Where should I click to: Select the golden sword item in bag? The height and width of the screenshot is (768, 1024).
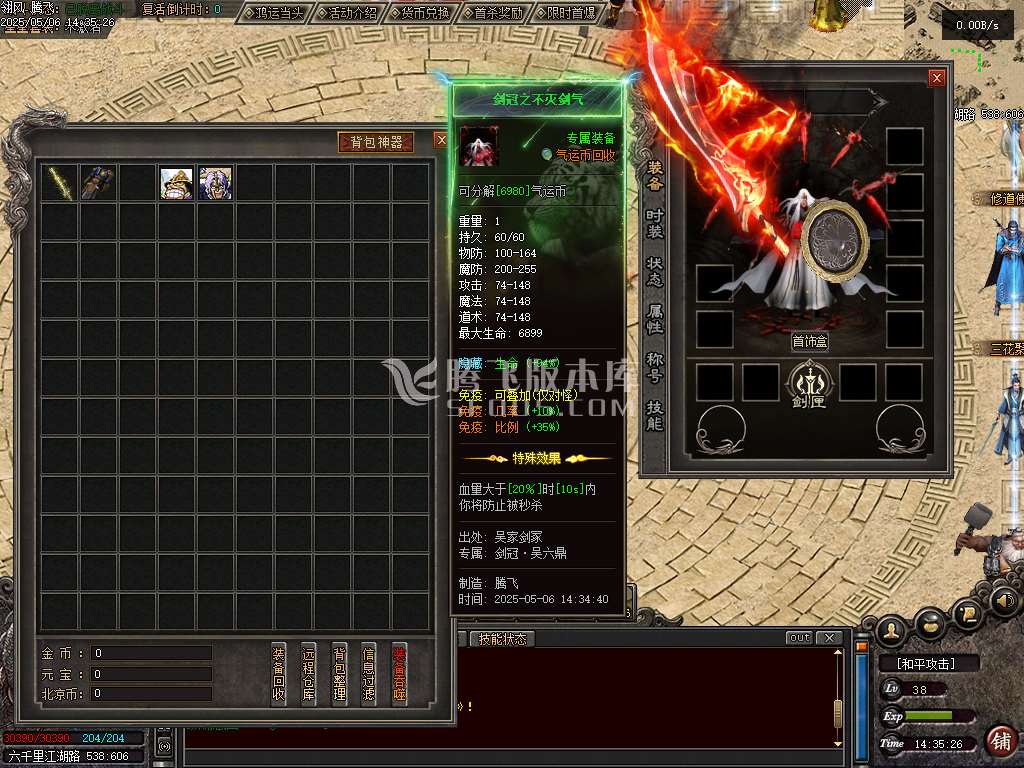tap(60, 183)
